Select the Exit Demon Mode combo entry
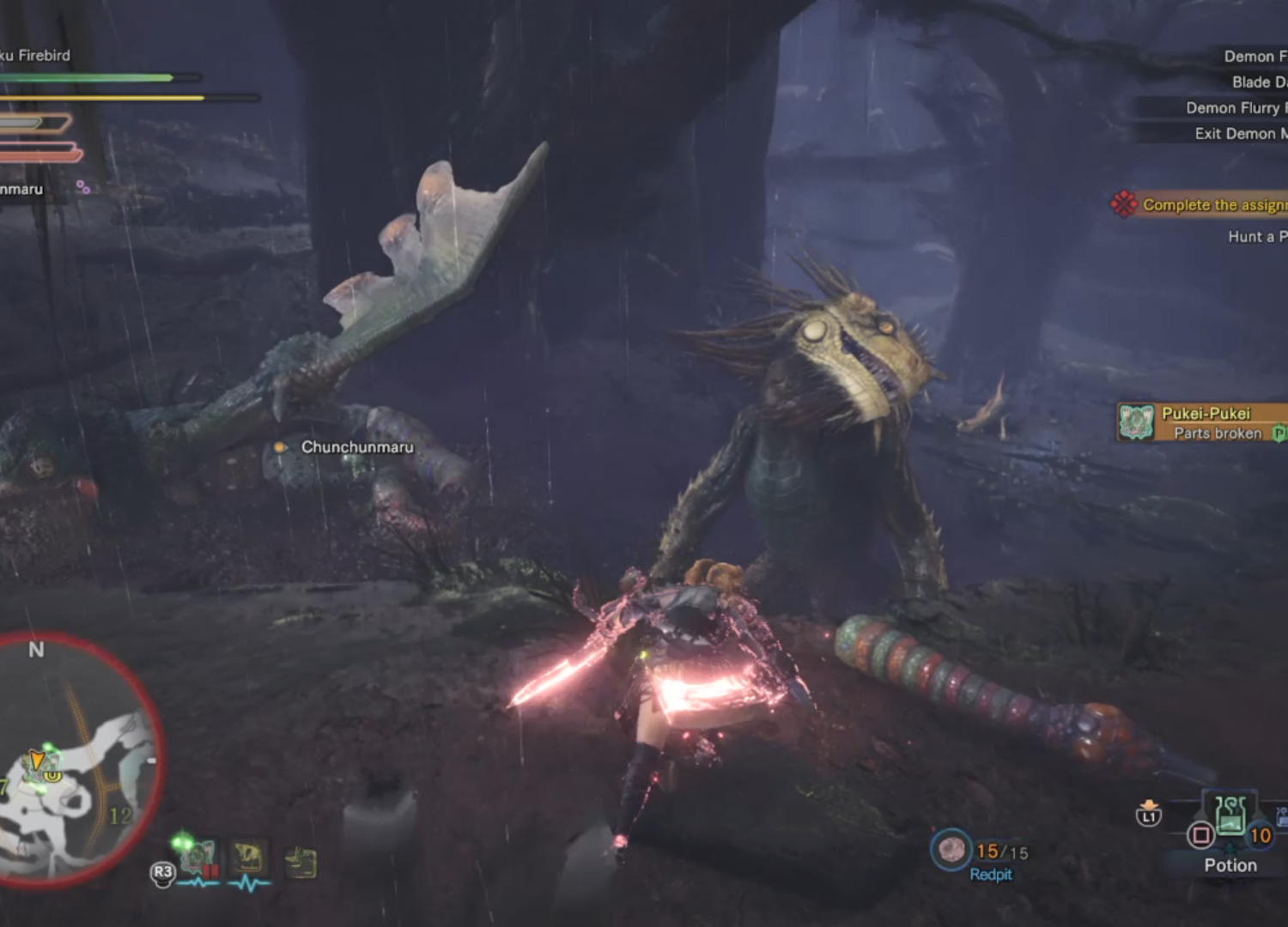This screenshot has height=927, width=1288. [1236, 133]
